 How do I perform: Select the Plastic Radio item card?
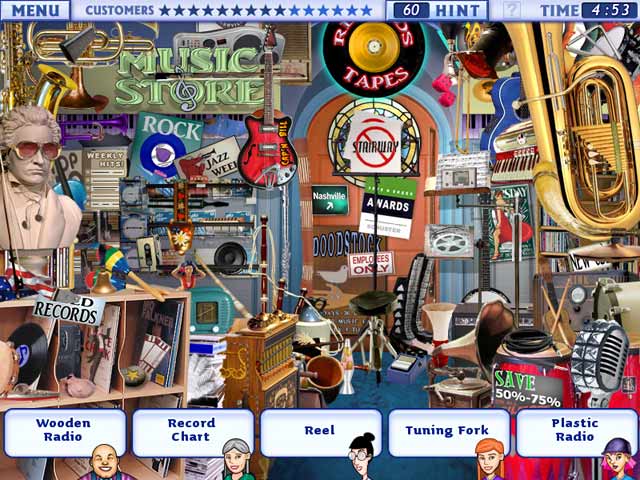coord(575,431)
